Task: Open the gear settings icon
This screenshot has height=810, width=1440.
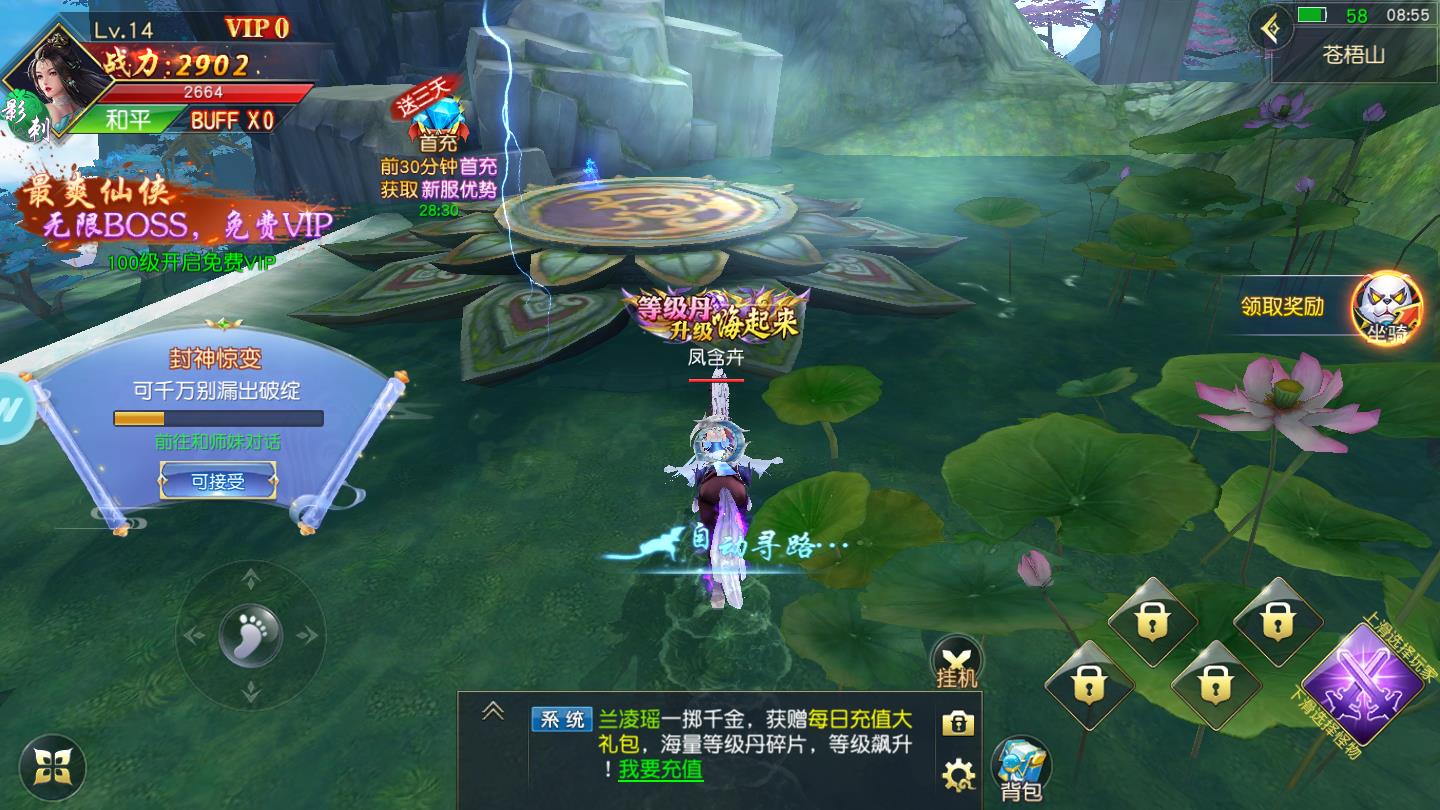Action: (x=958, y=773)
